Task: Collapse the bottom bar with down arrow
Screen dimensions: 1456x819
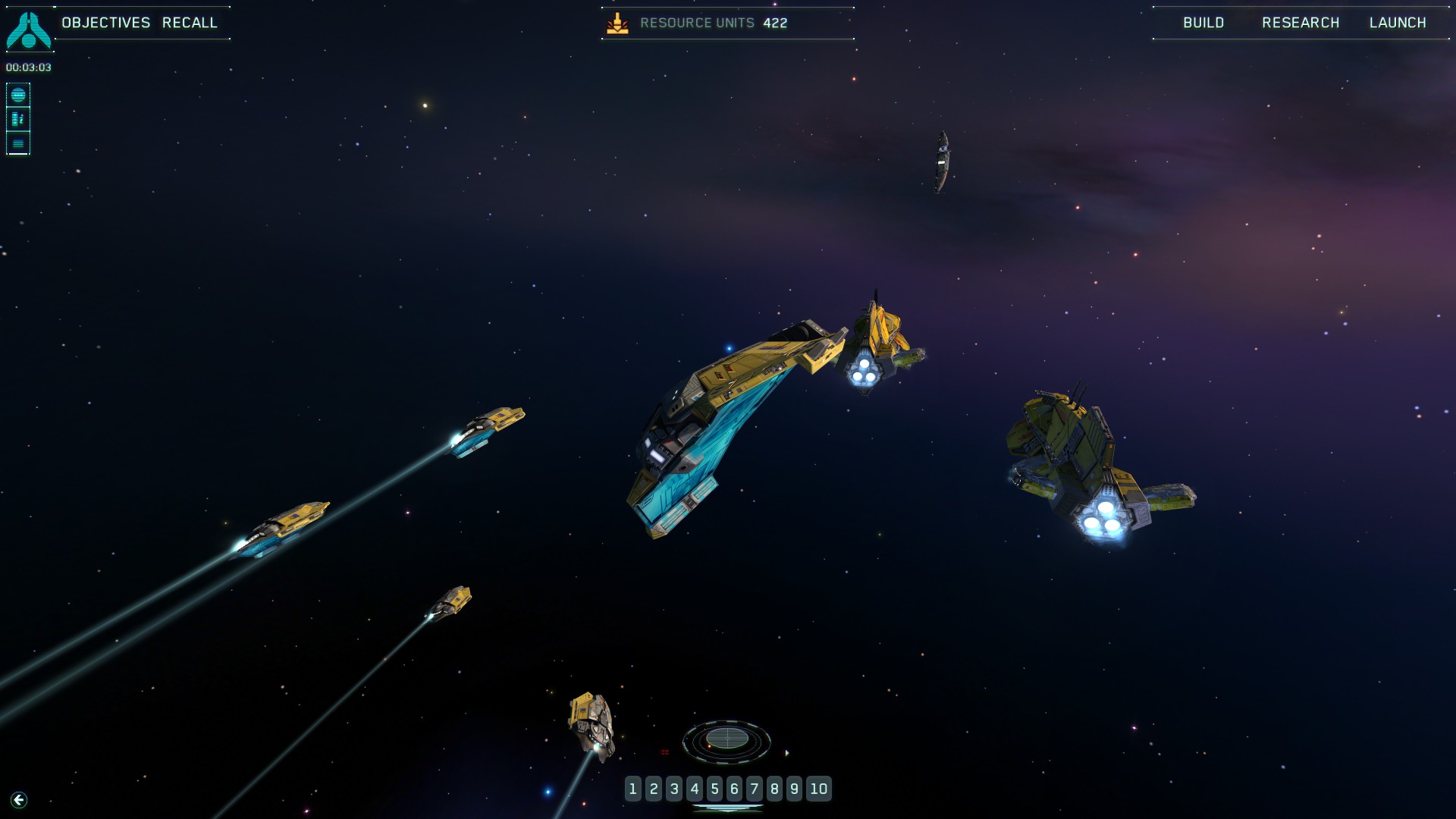Action: (x=727, y=808)
